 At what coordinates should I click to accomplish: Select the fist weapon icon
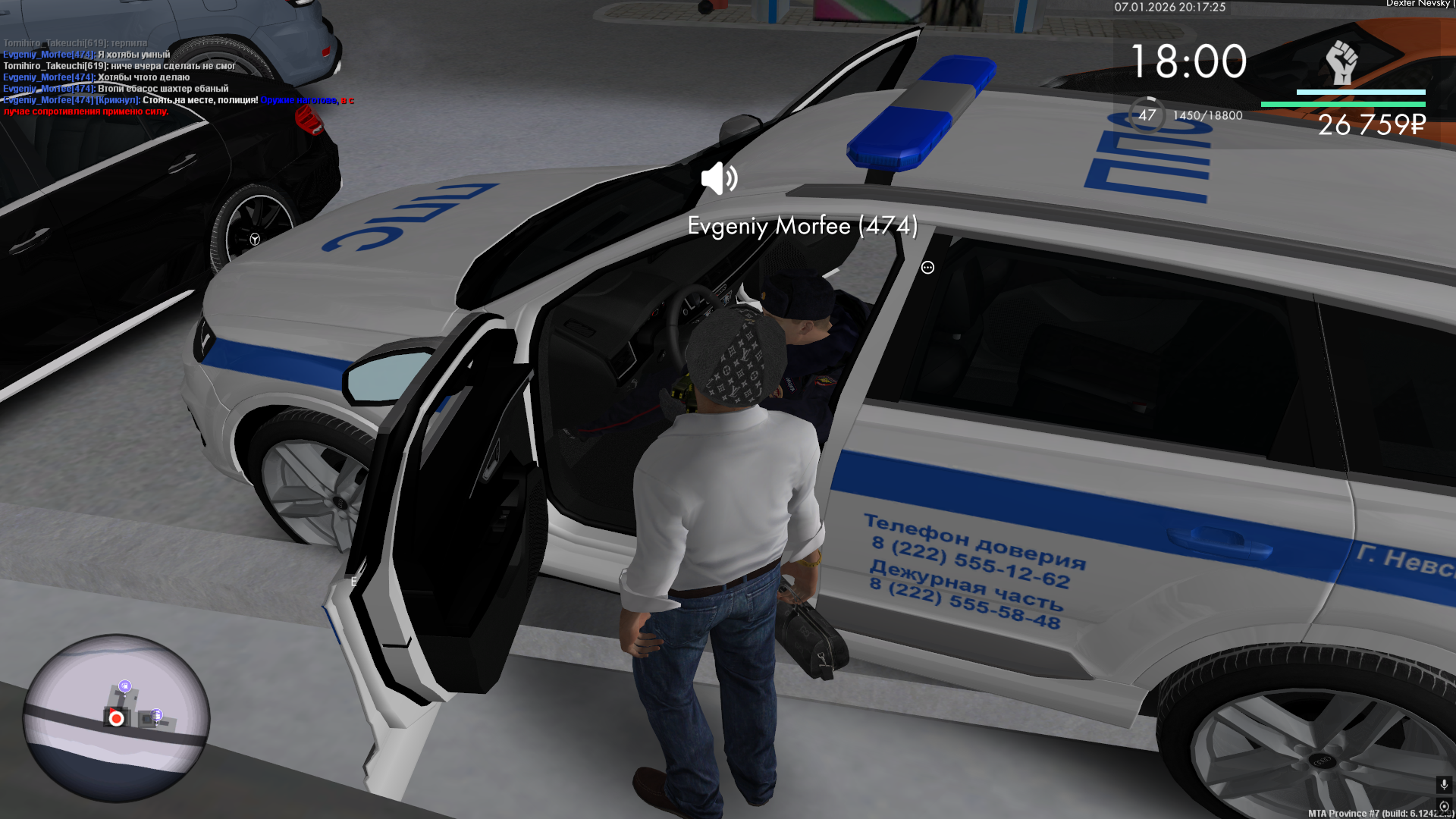(1341, 62)
